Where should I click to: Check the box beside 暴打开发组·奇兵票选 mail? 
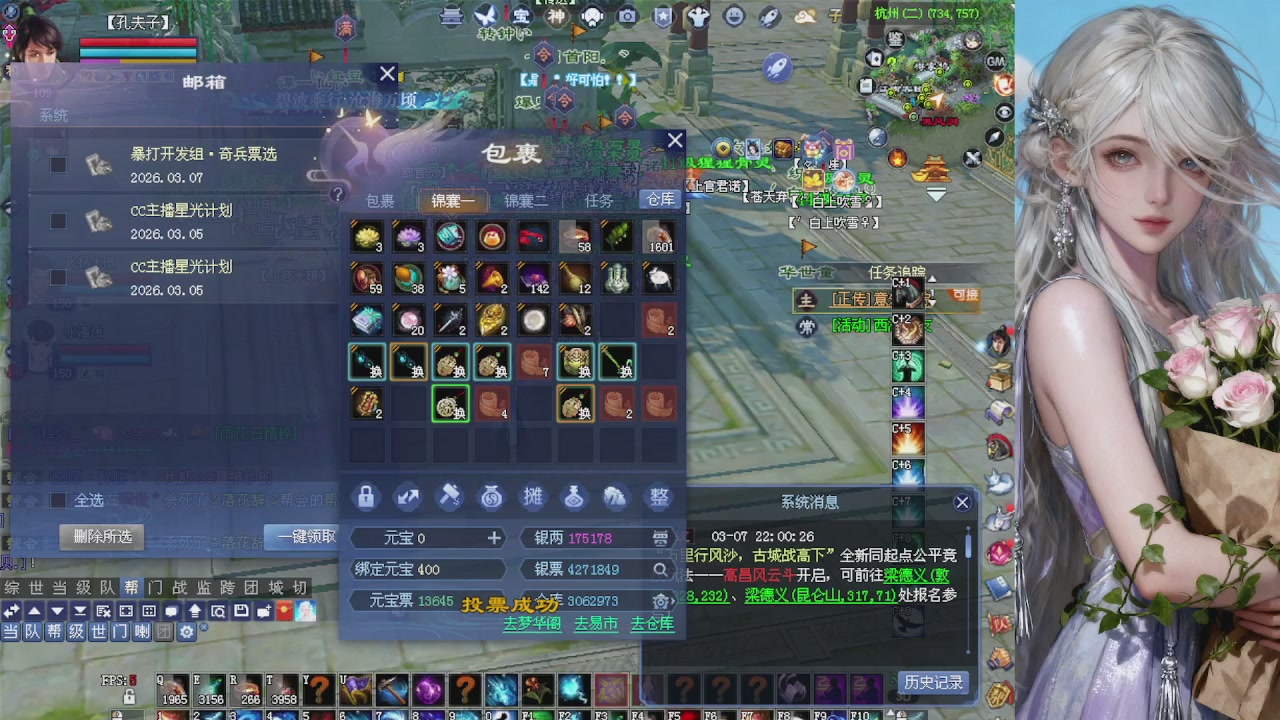[x=58, y=165]
